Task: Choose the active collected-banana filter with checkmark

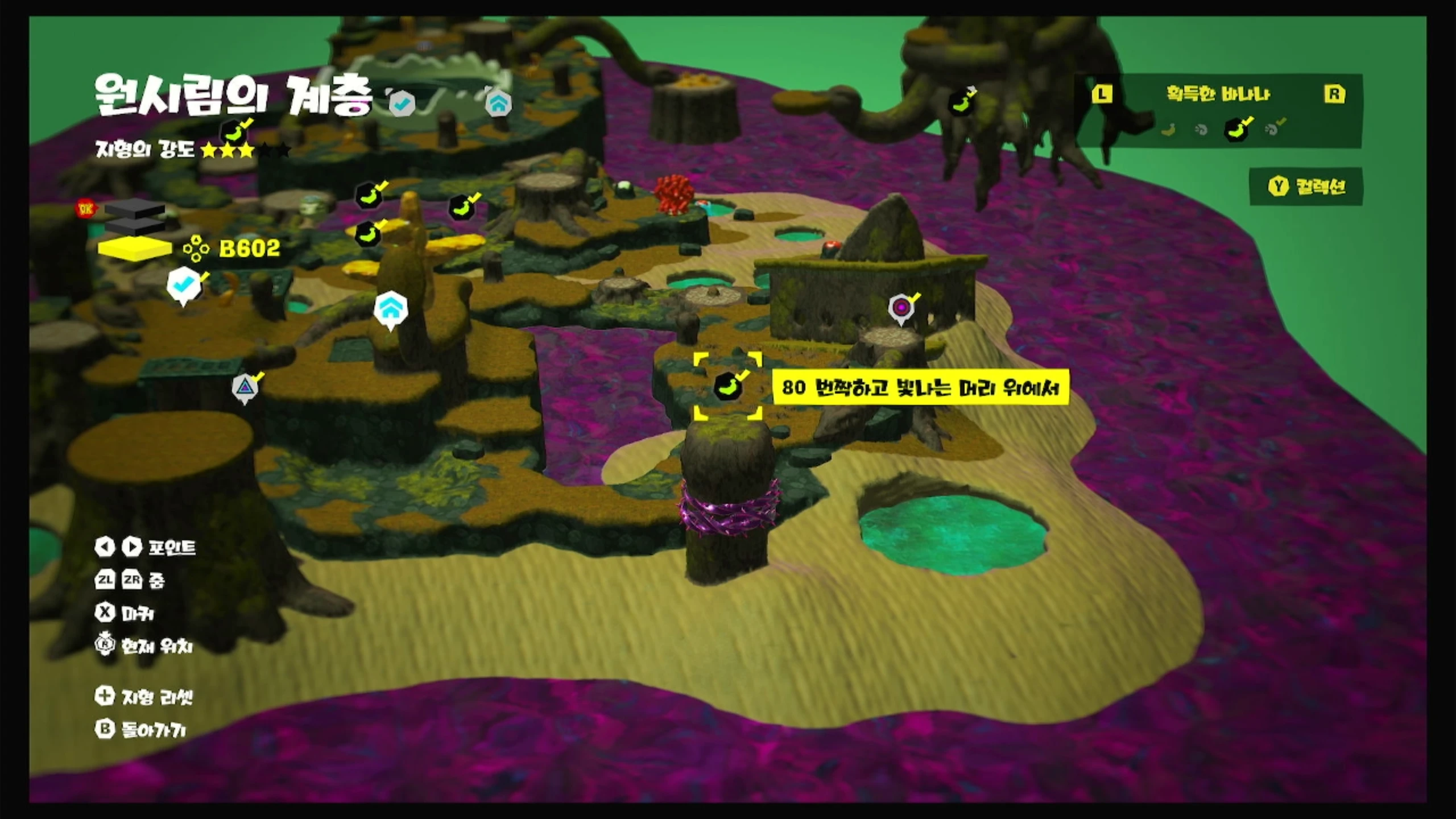Action: [1236, 129]
